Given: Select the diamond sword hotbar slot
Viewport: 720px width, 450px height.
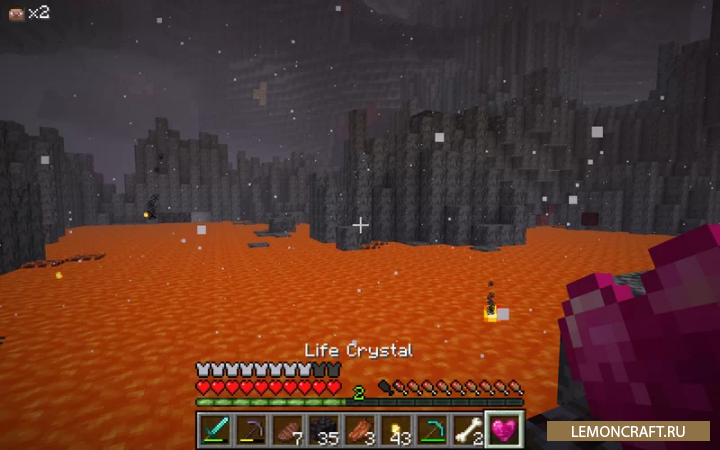Looking at the screenshot, I should pyautogui.click(x=216, y=429).
